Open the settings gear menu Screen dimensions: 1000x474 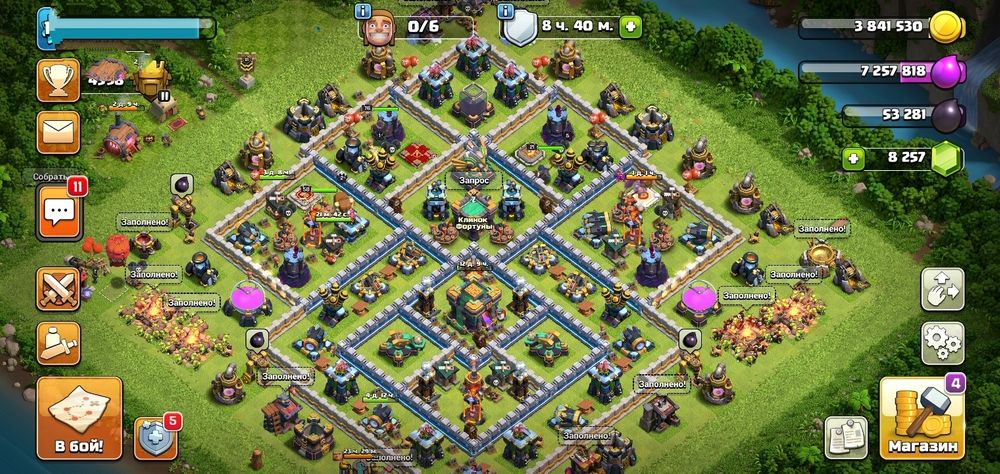pos(942,343)
